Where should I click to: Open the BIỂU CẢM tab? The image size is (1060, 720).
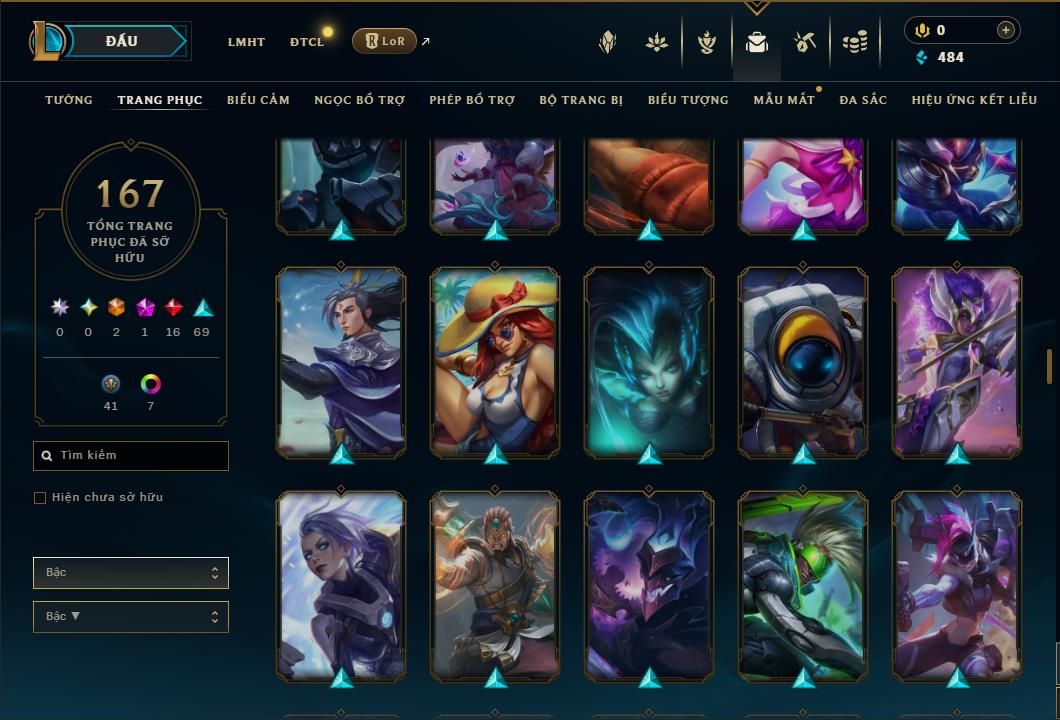coord(258,100)
